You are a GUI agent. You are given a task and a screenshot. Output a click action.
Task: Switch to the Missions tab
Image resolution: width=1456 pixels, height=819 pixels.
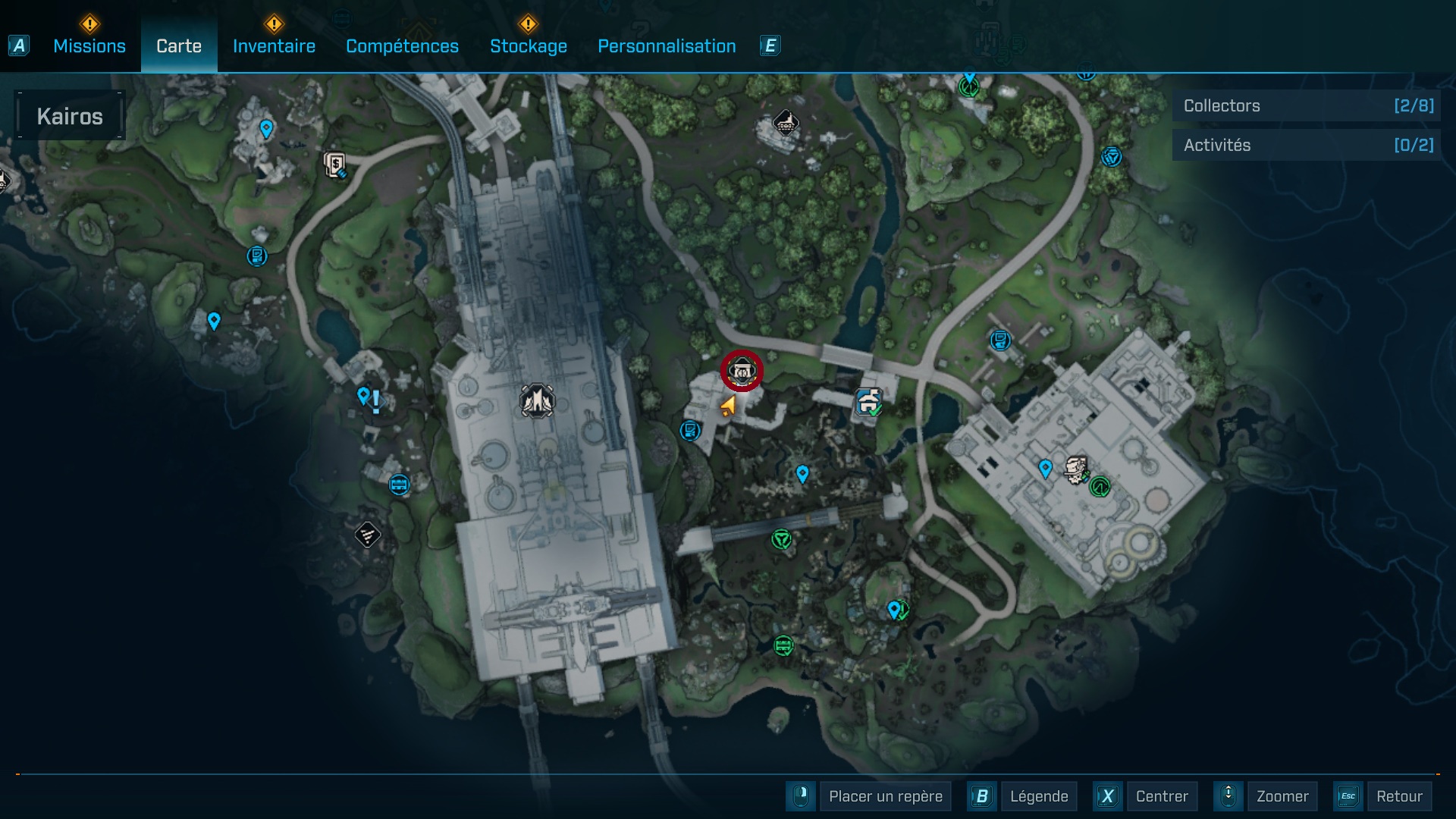89,46
